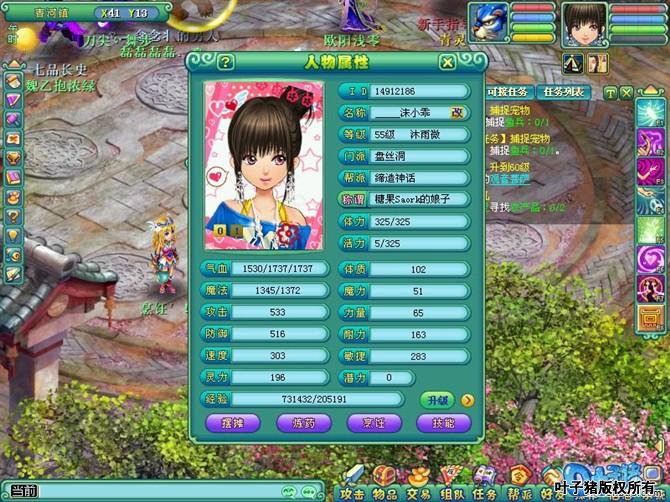Screen dimensions: 670x502
Task: Close the quest tracker with its X button
Action: (x=626, y=92)
